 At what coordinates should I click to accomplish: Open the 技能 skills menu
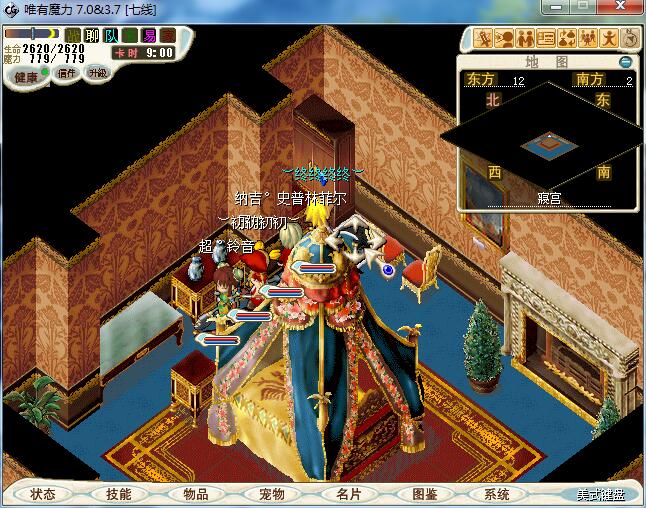[119, 494]
